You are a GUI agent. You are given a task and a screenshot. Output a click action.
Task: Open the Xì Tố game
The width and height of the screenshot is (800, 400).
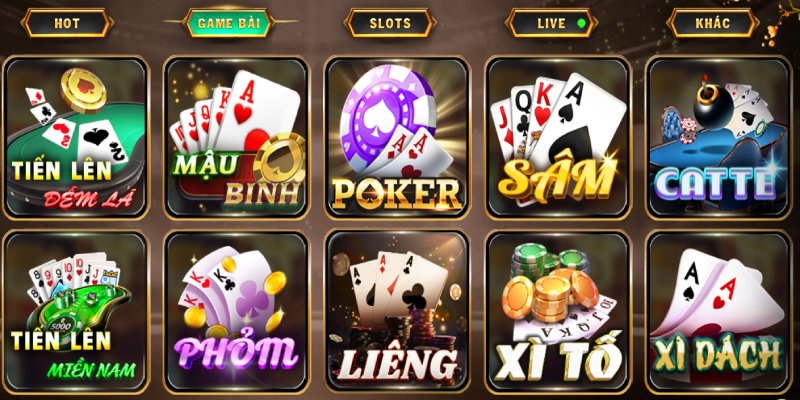tap(557, 311)
